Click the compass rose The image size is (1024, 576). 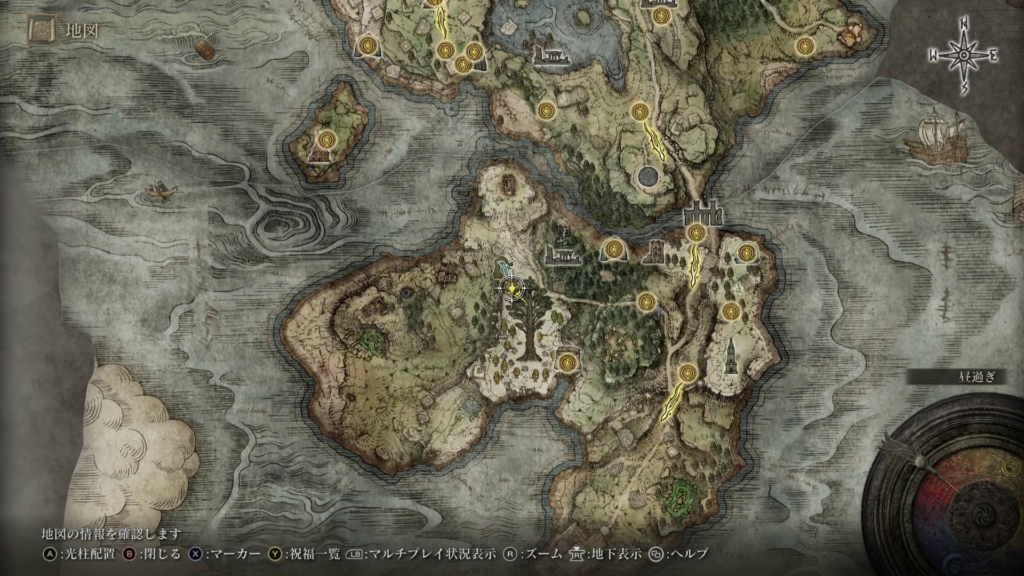[x=965, y=55]
